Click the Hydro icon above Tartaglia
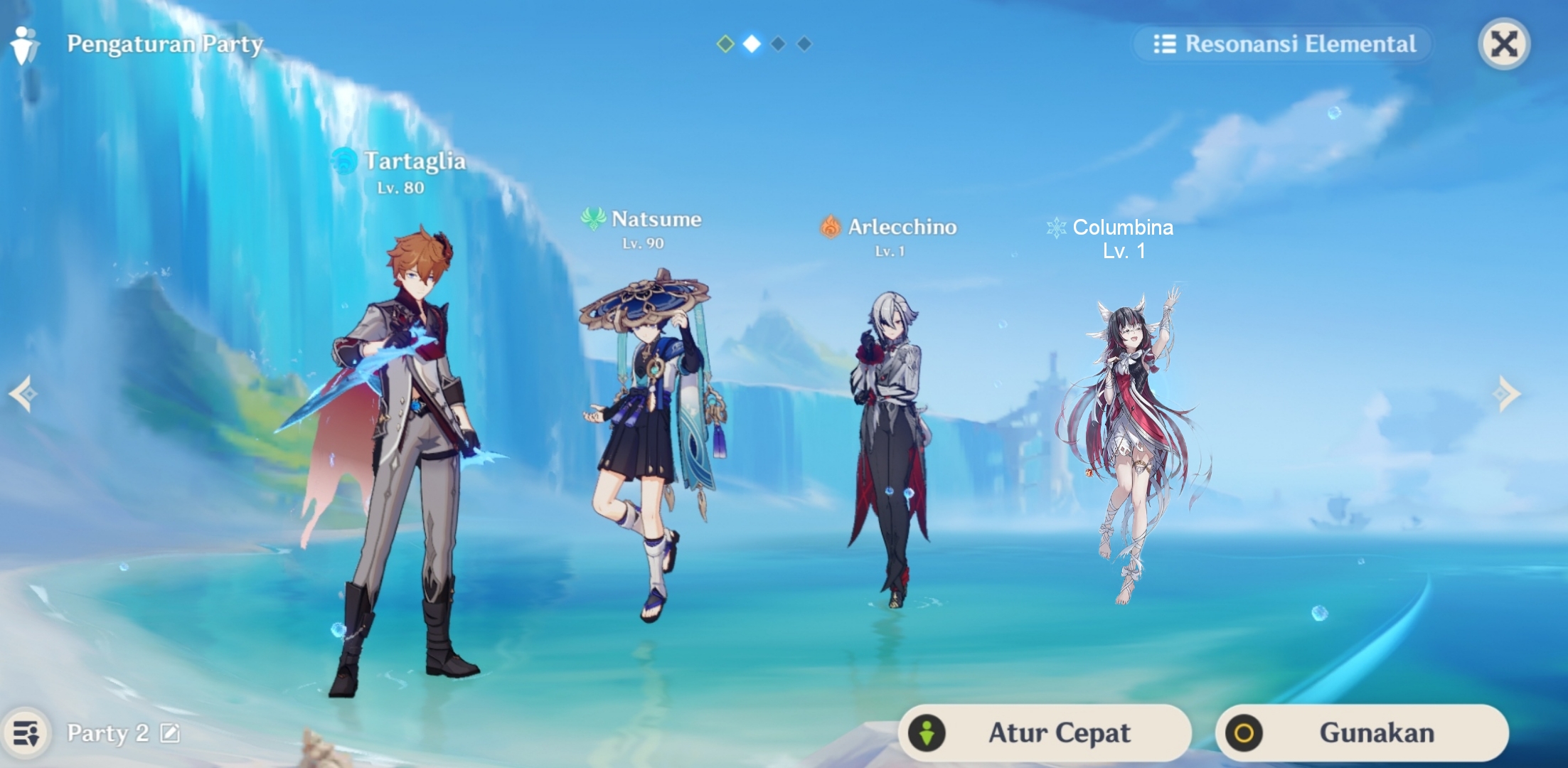Screen dimensions: 1568x768 tap(346, 162)
